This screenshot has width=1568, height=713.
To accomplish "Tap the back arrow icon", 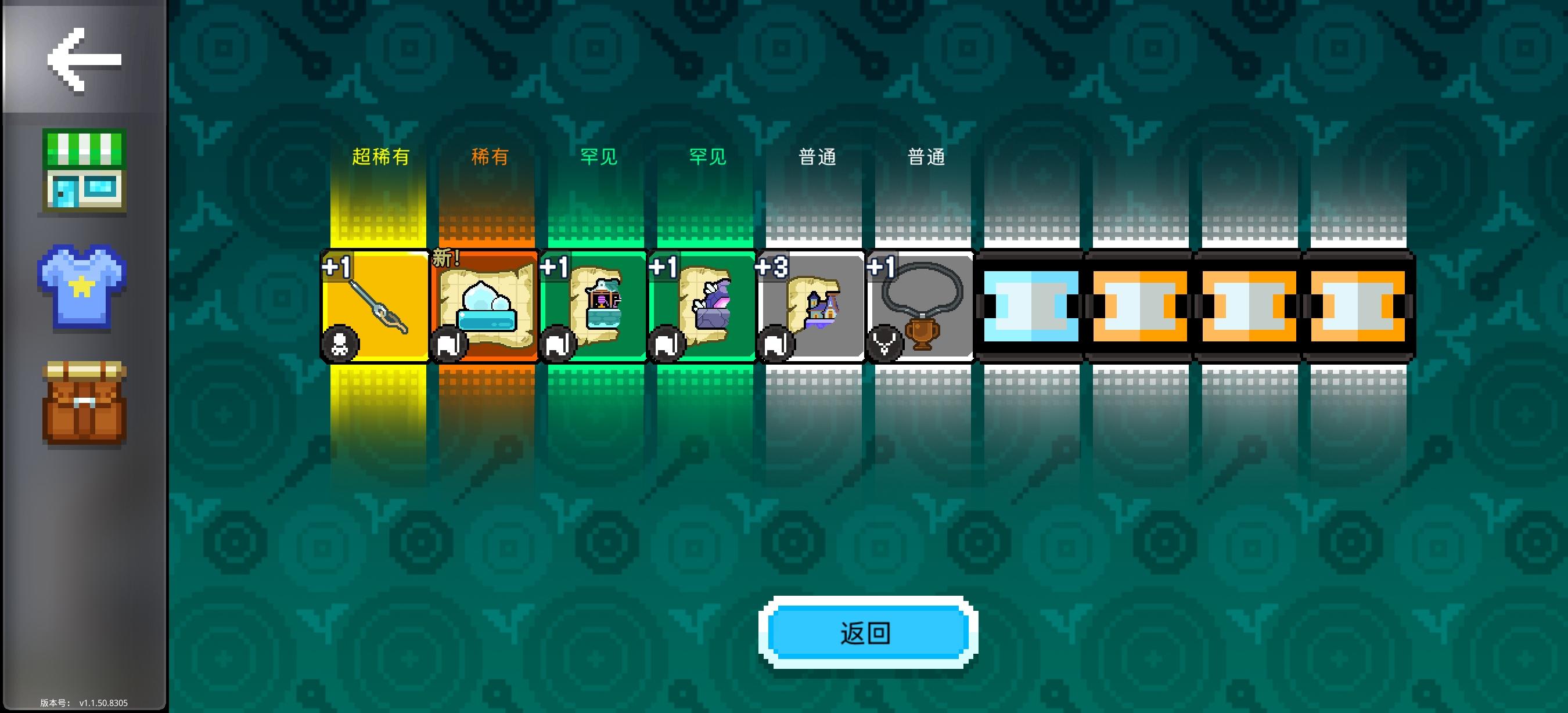I will point(84,59).
